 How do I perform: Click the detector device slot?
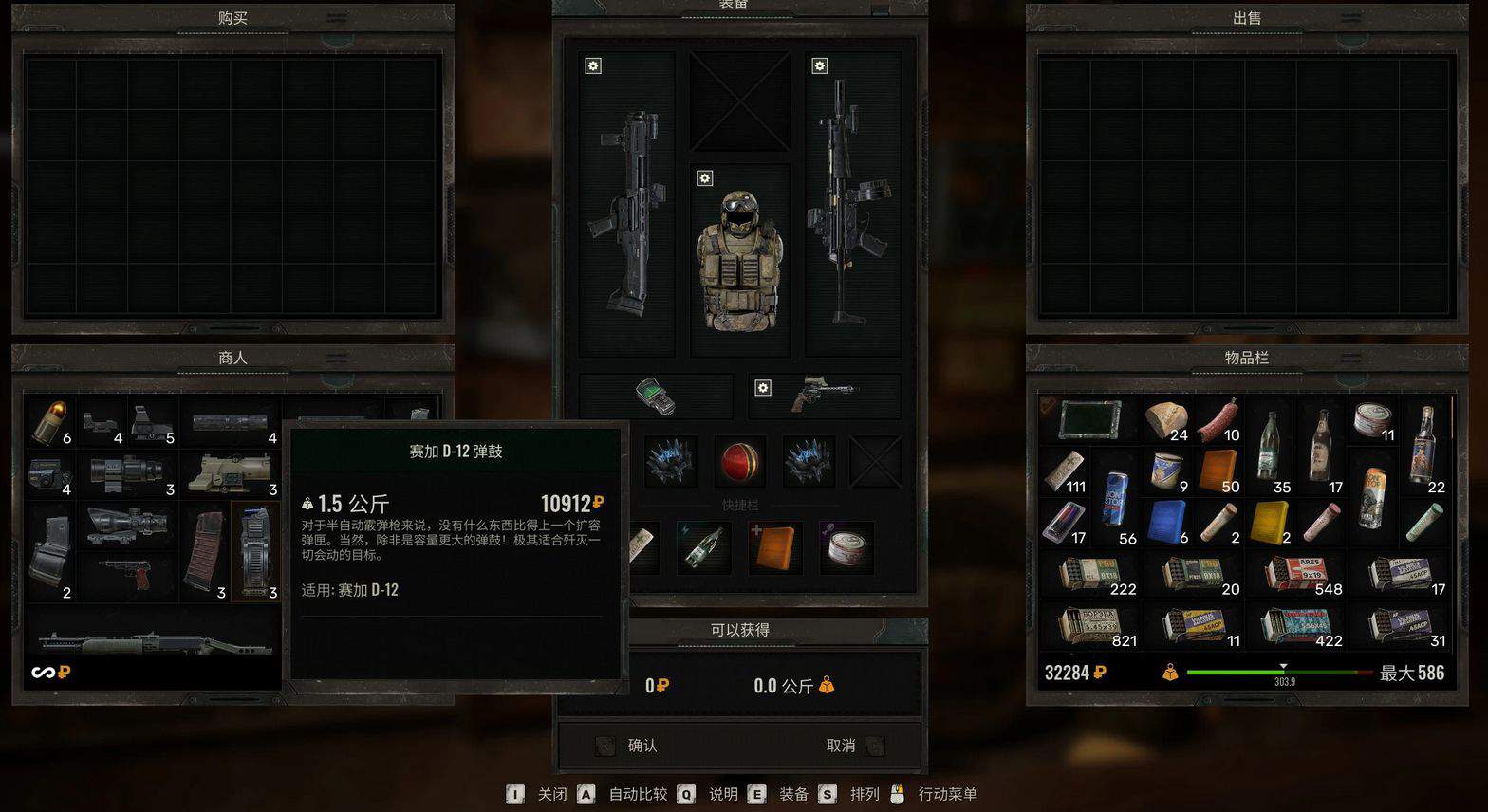656,396
